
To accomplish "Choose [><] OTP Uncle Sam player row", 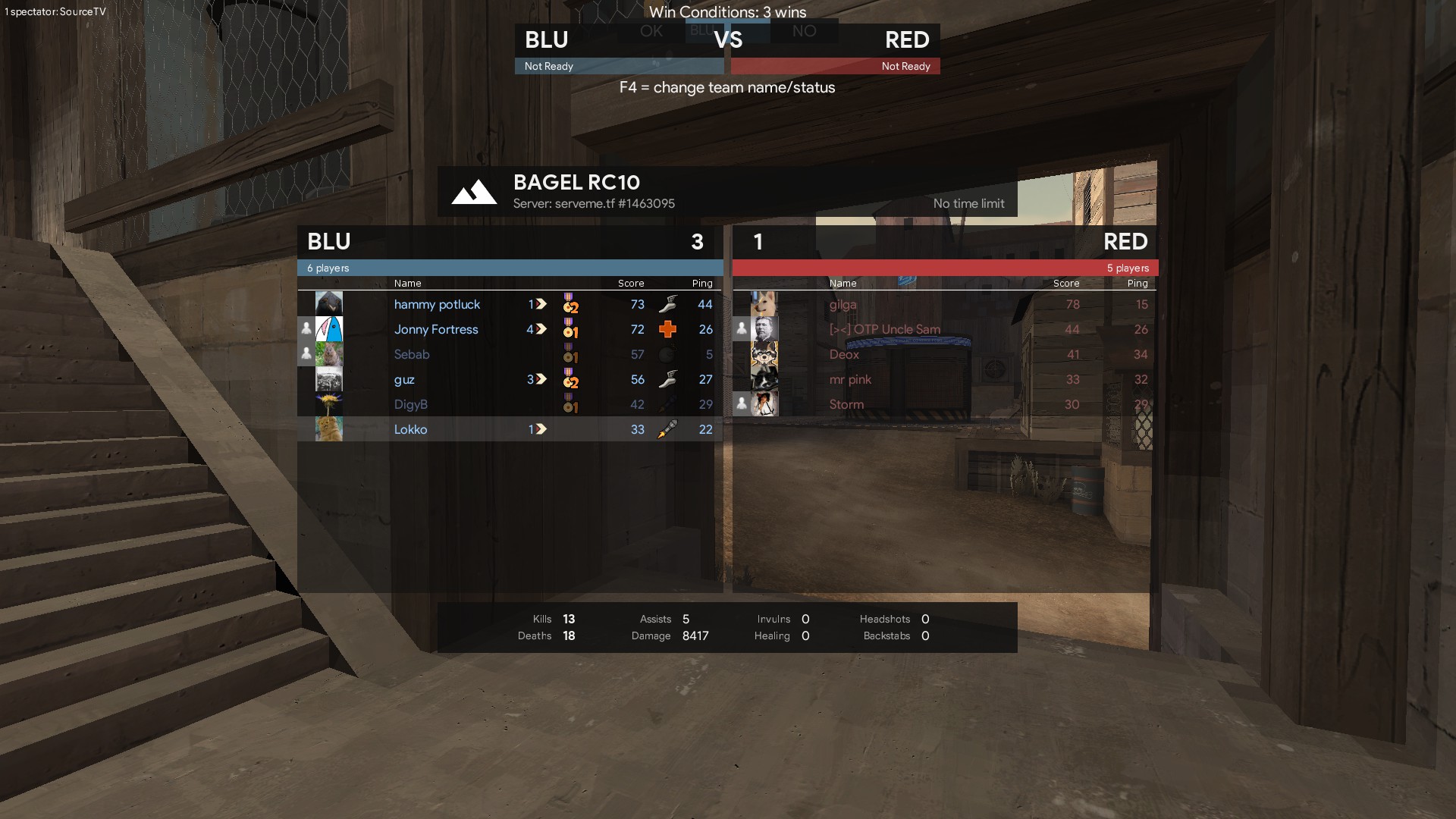I will click(x=884, y=329).
